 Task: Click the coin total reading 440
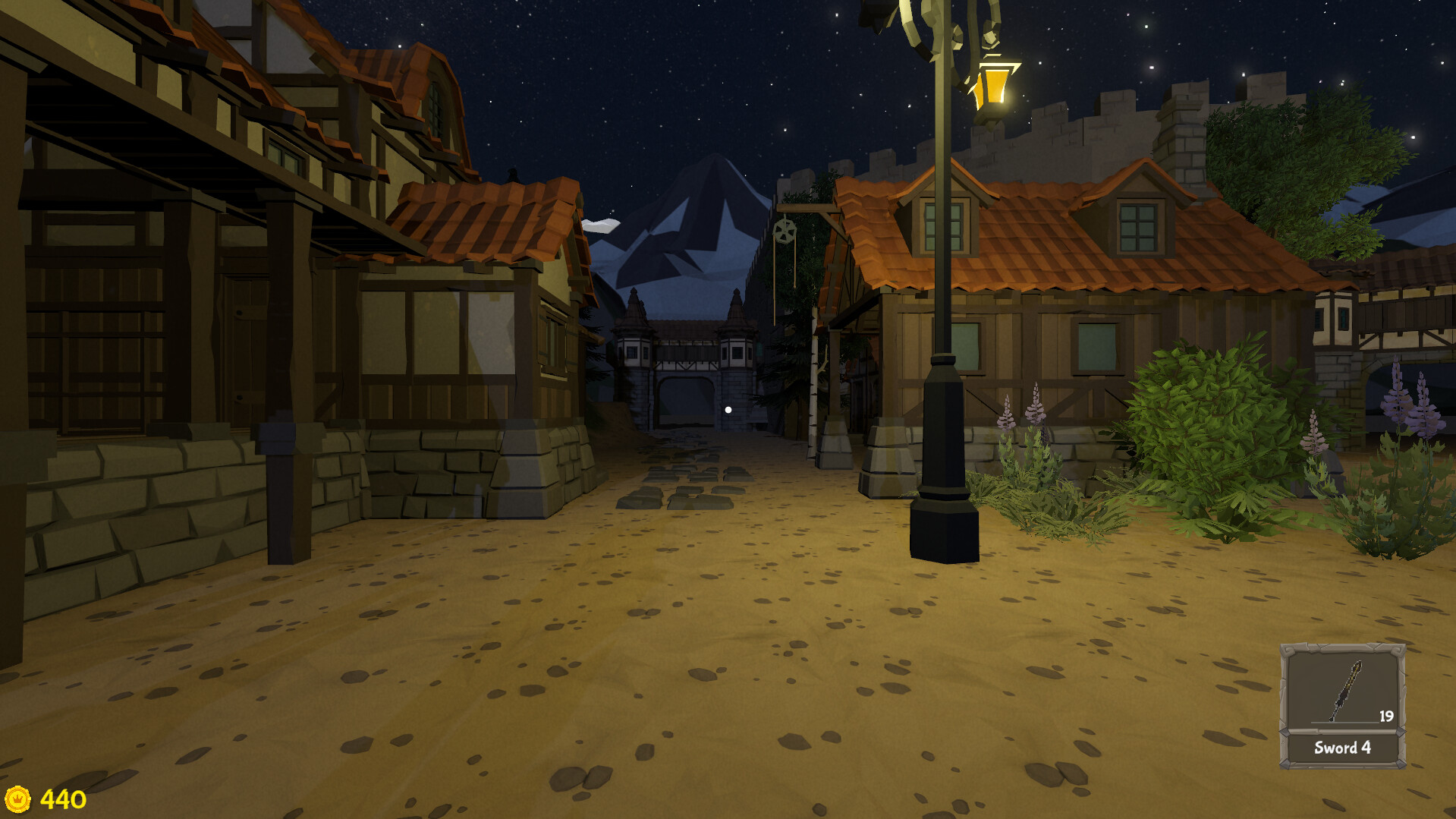tap(62, 798)
